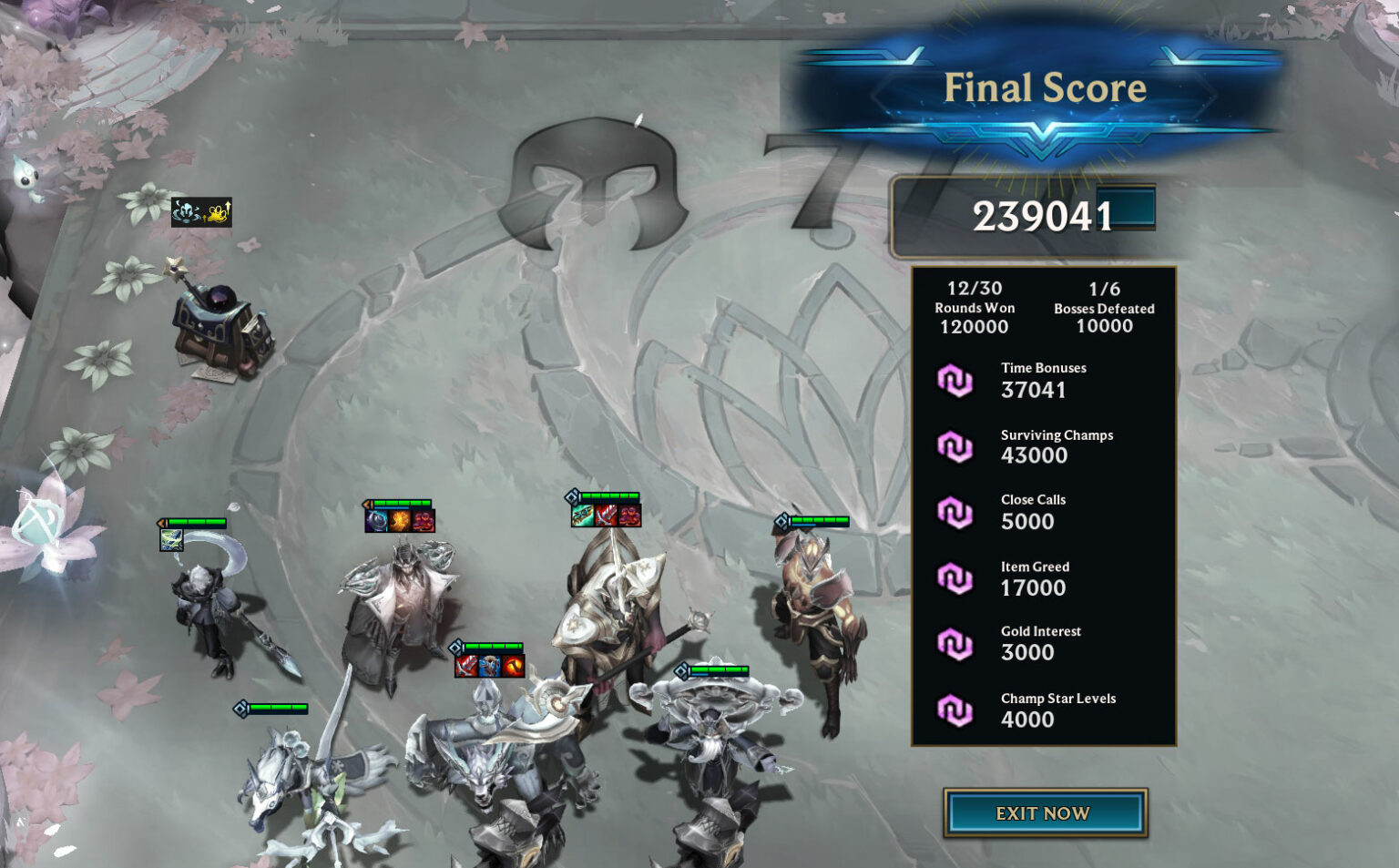This screenshot has height=868, width=1399.
Task: Click the orange dragon-eye item icon
Action: (513, 667)
